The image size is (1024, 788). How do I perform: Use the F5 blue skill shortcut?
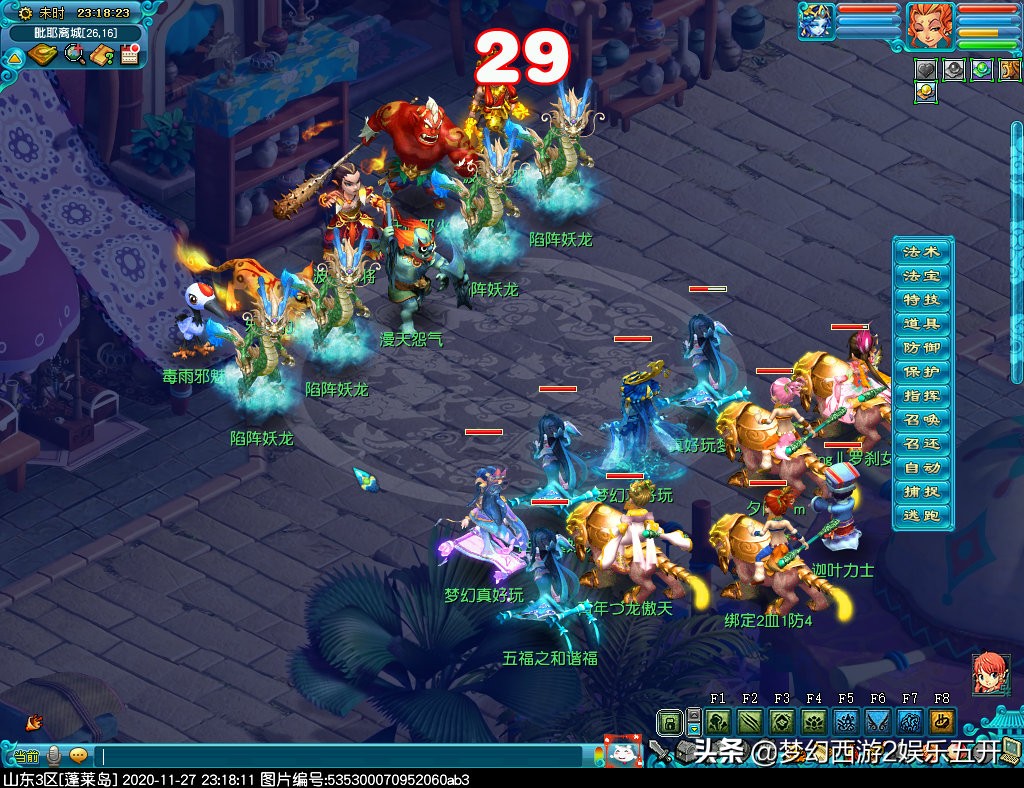(x=846, y=722)
